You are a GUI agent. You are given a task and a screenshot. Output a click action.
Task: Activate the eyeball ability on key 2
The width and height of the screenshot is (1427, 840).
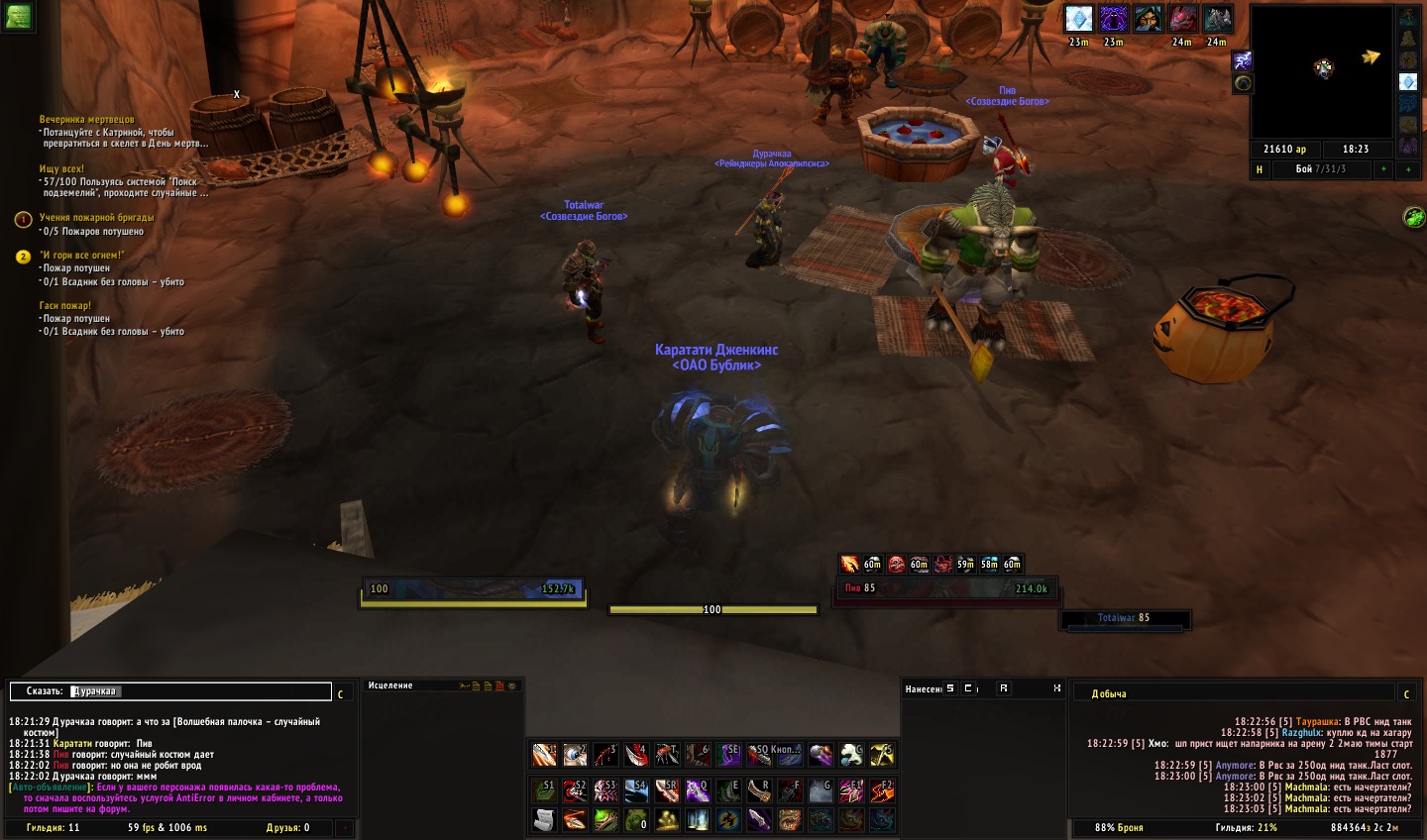[575, 756]
